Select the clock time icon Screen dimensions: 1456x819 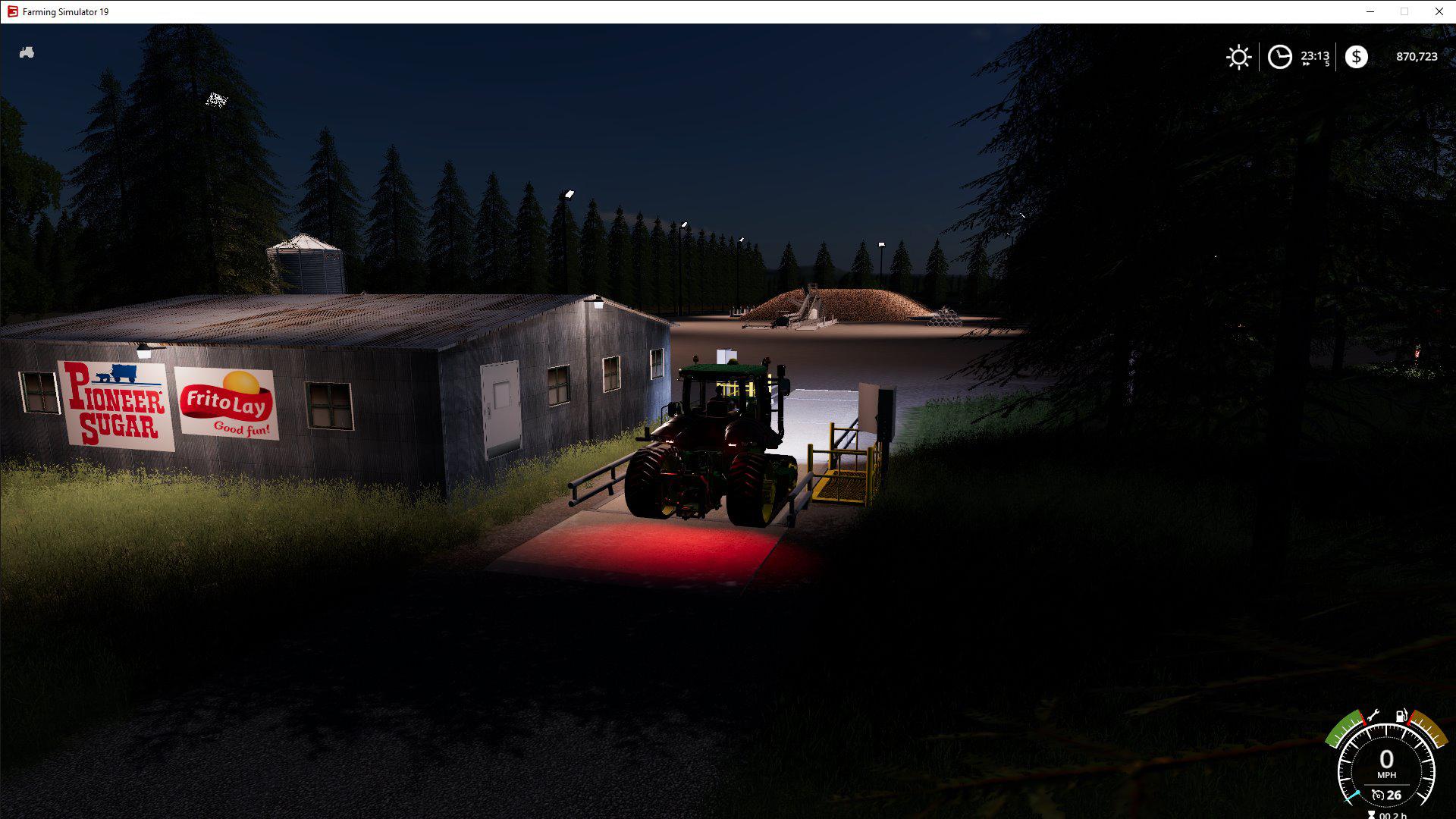(x=1279, y=57)
